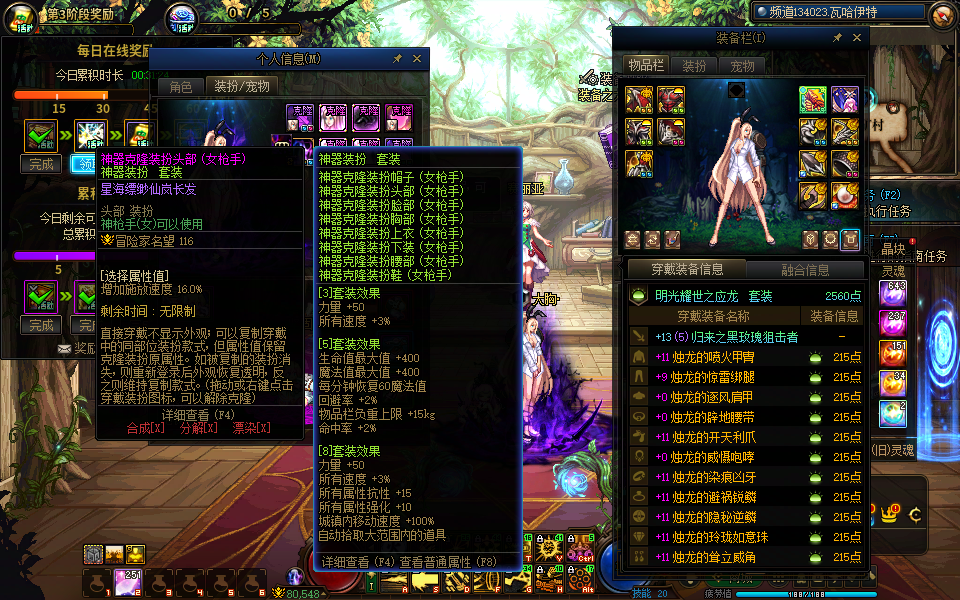Select the red chest armor equipment slot
This screenshot has width=960, height=600.
click(x=670, y=99)
